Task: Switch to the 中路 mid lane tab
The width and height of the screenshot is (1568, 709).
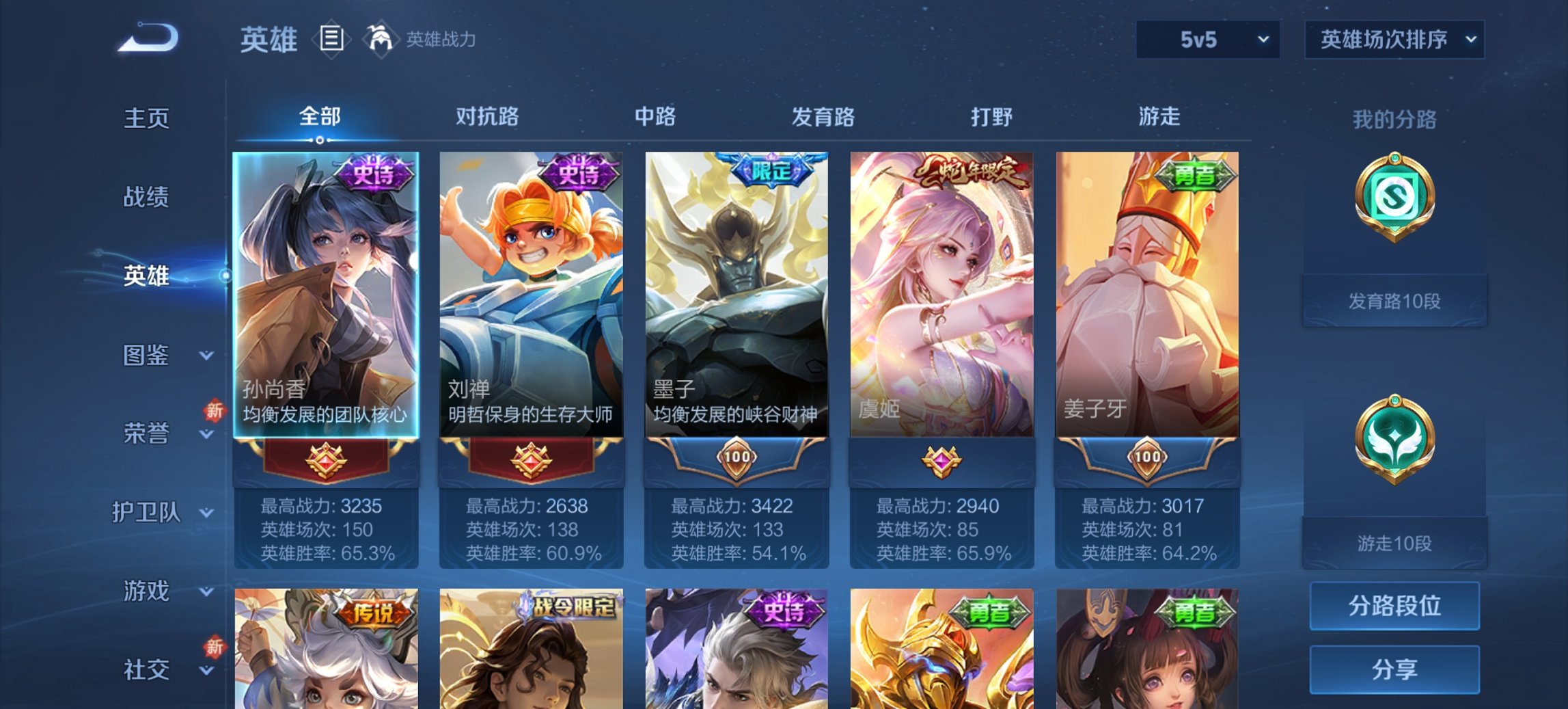Action: (x=655, y=117)
